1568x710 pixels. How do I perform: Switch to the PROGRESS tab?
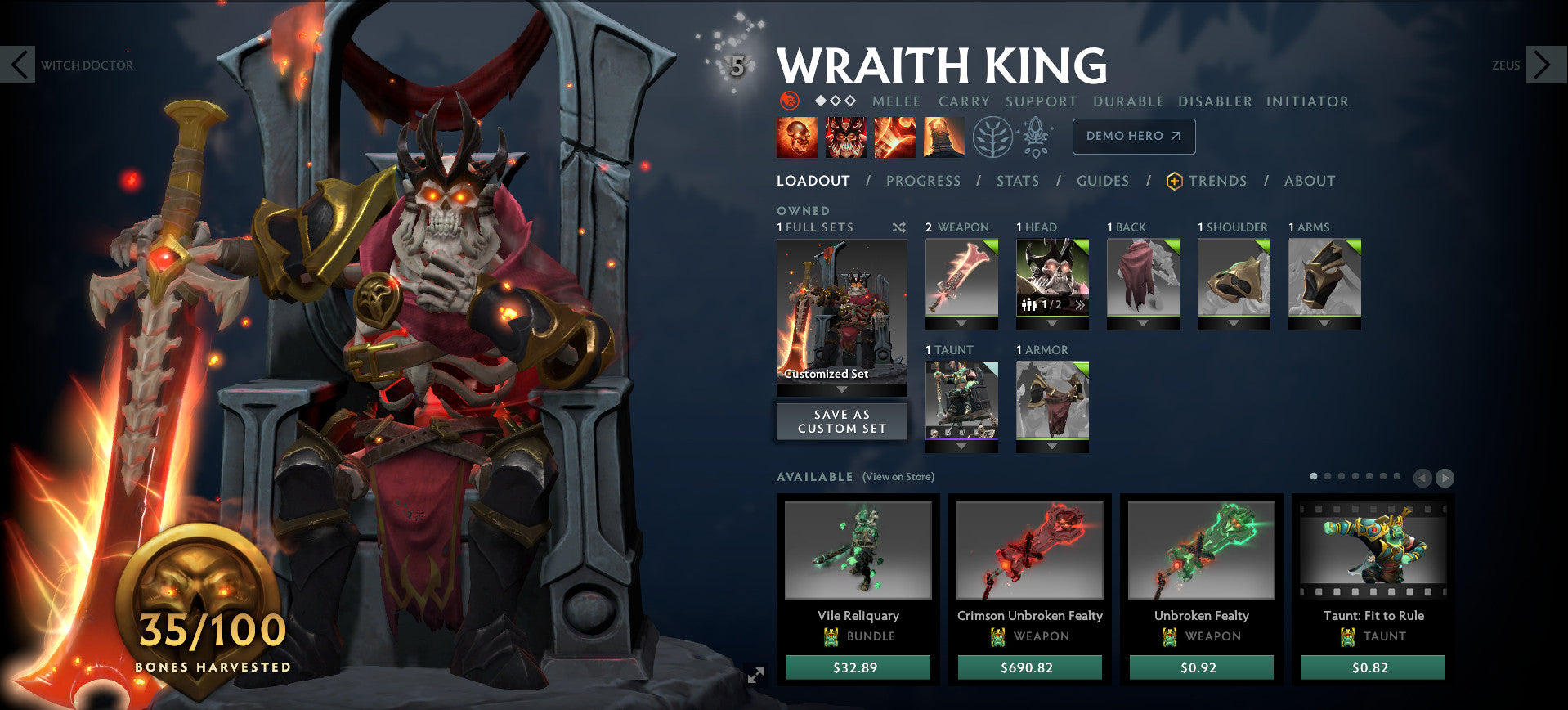[x=923, y=181]
